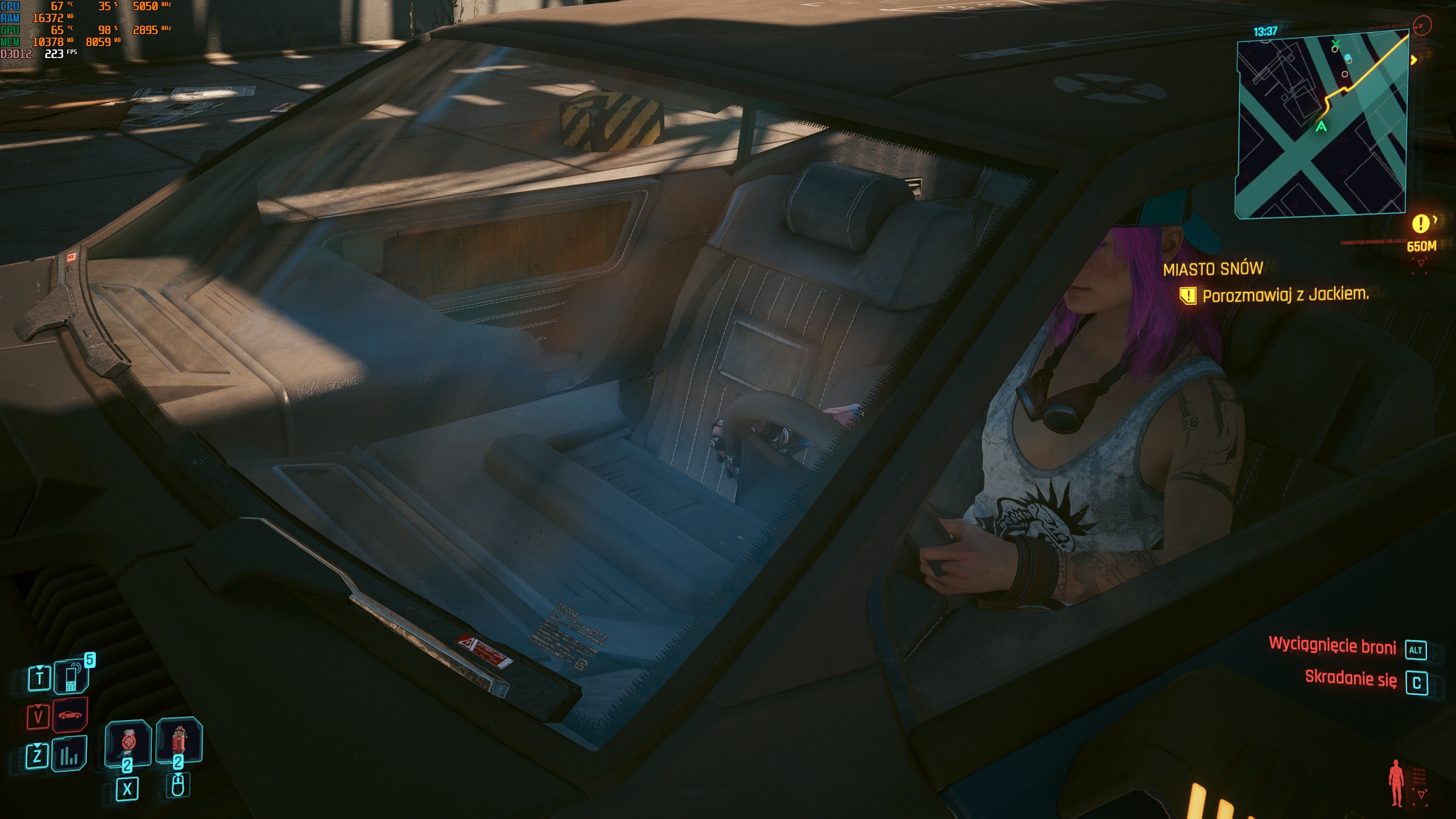Open the minimap
Screen dimensions: 1456x819
click(x=1321, y=124)
